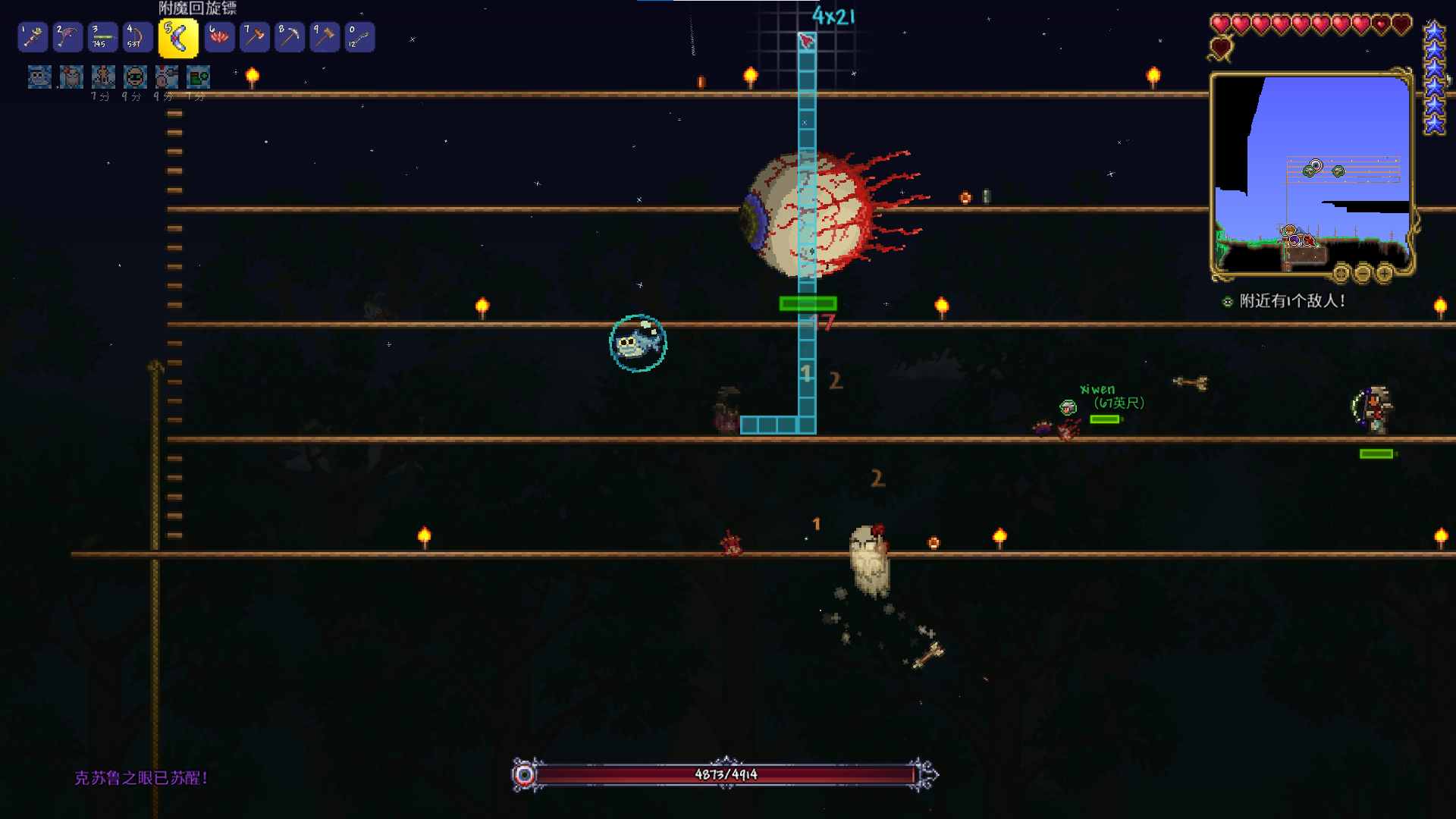Select the green blowpipe in slot 3
The width and height of the screenshot is (1456, 819).
[102, 37]
